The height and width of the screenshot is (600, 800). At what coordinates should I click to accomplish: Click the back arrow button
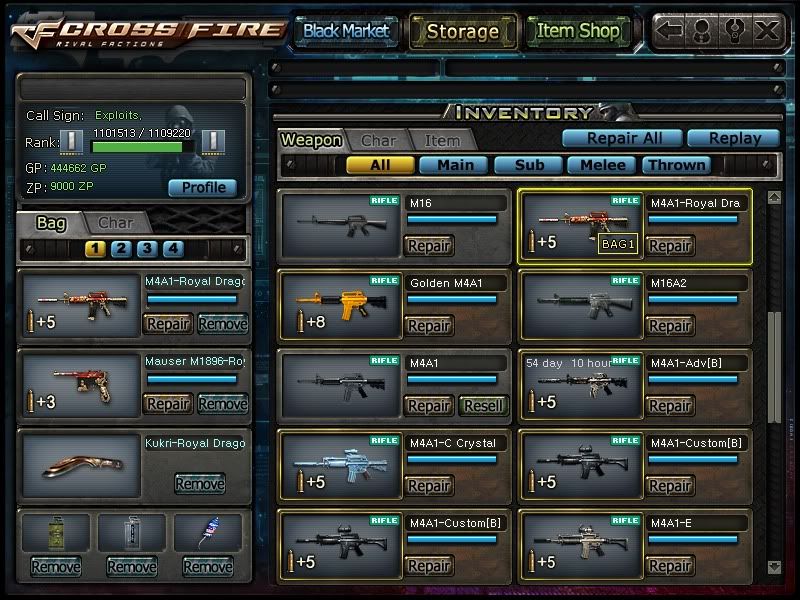670,31
